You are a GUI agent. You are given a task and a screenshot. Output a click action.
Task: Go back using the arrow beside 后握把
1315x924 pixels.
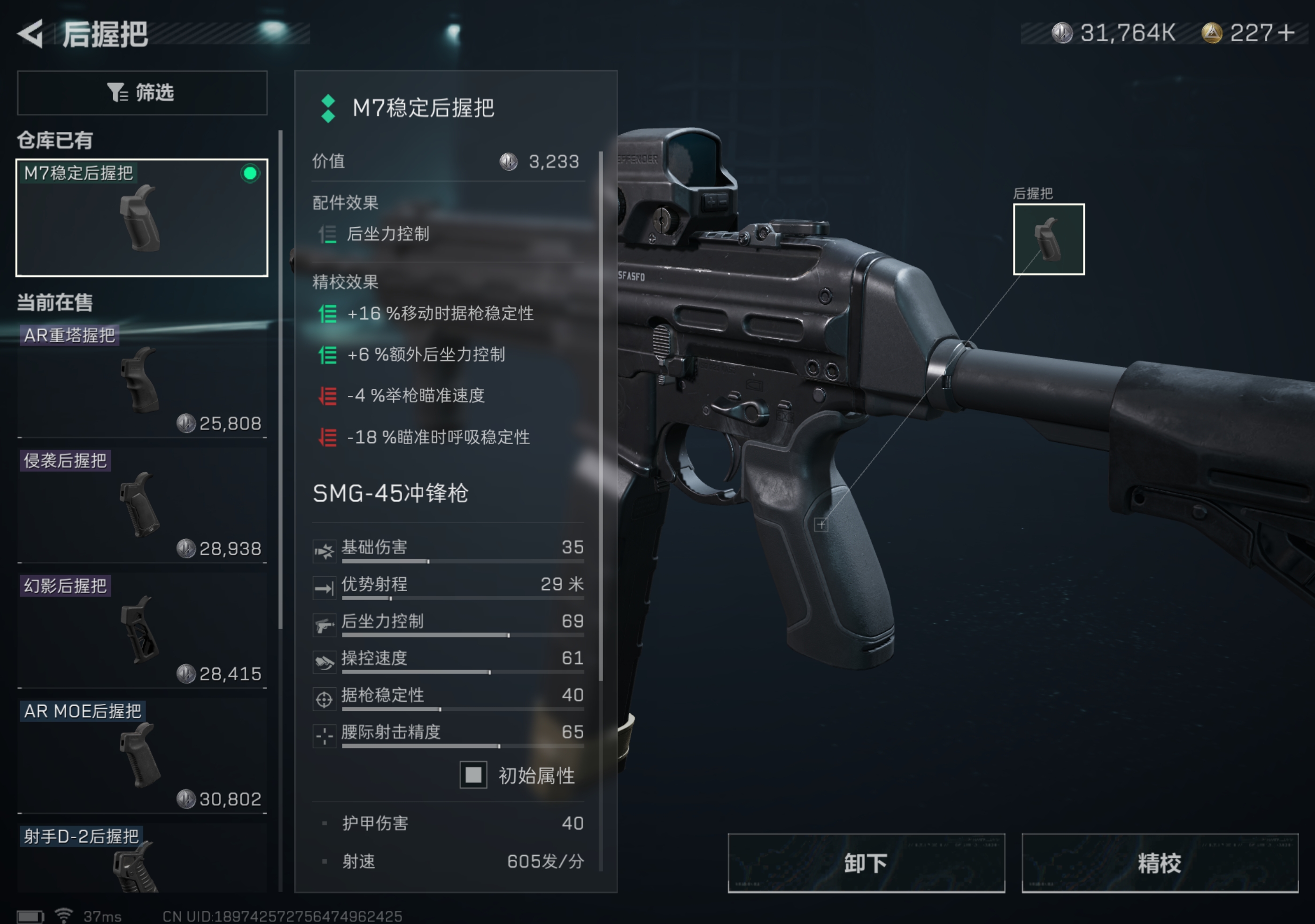[x=31, y=34]
